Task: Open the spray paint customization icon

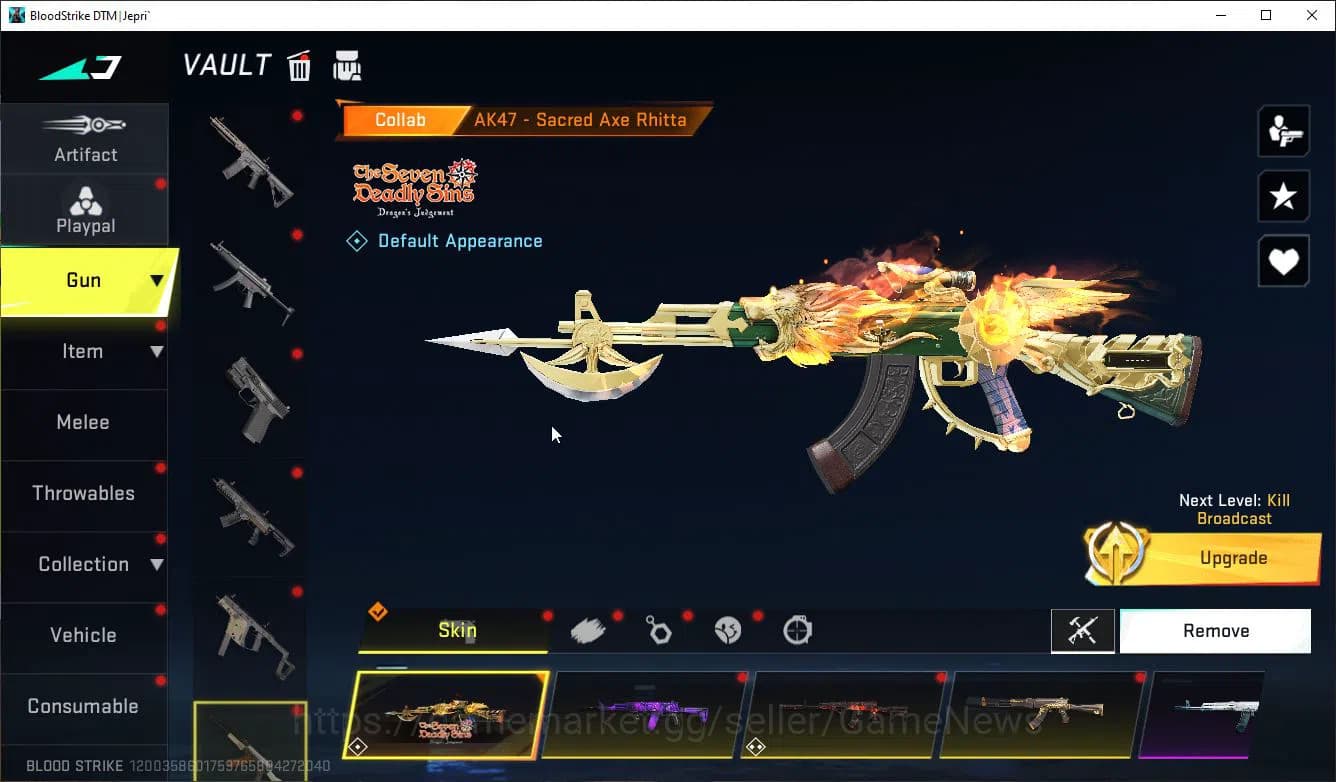Action: 589,628
